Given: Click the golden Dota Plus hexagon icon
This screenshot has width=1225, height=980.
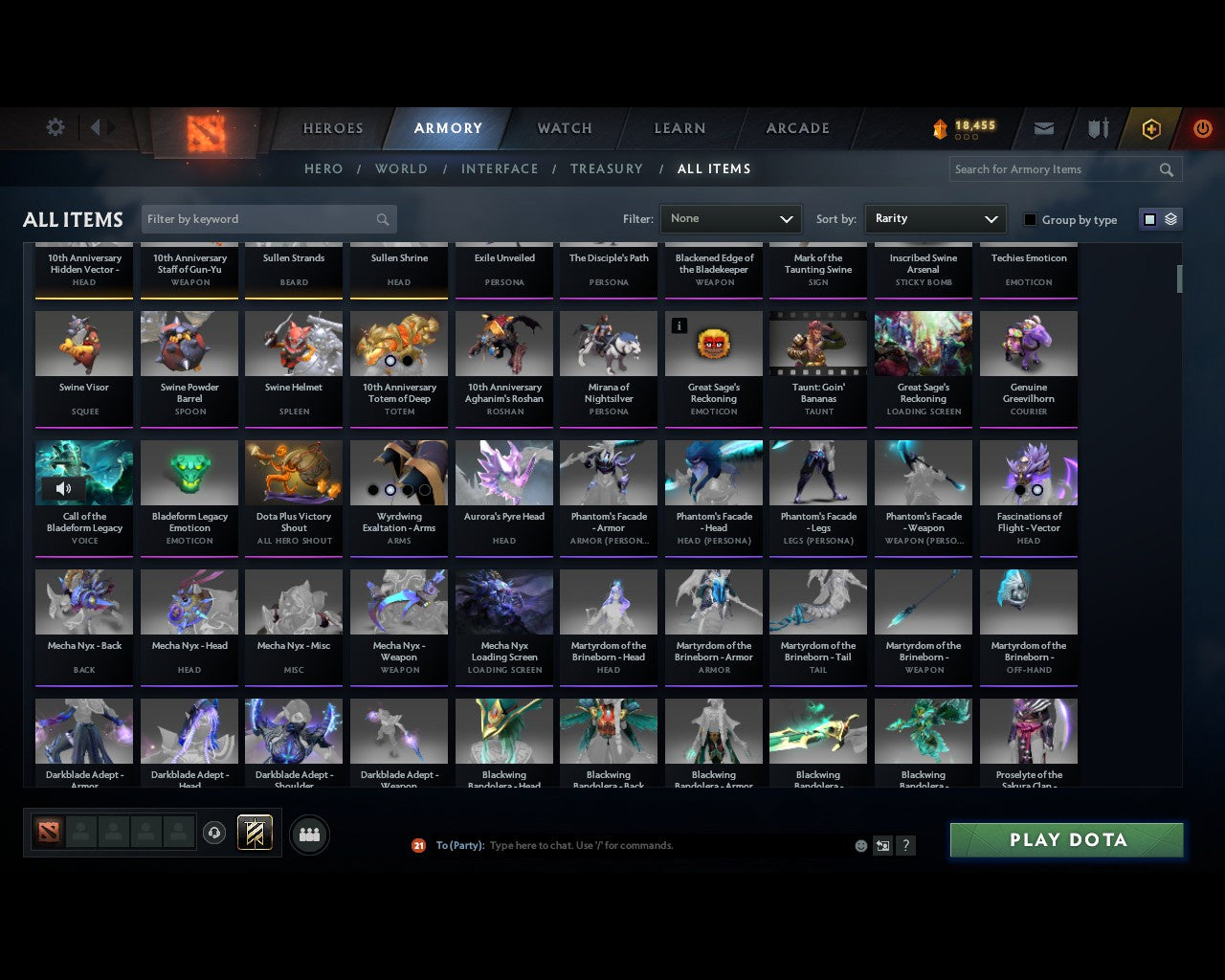Looking at the screenshot, I should tap(1150, 127).
